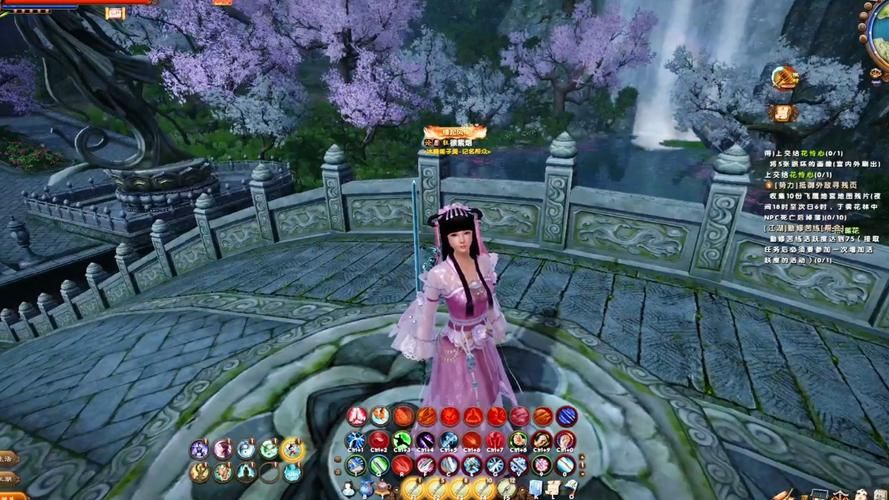Click the gold-ringed highlighted skill icon

click(292, 449)
